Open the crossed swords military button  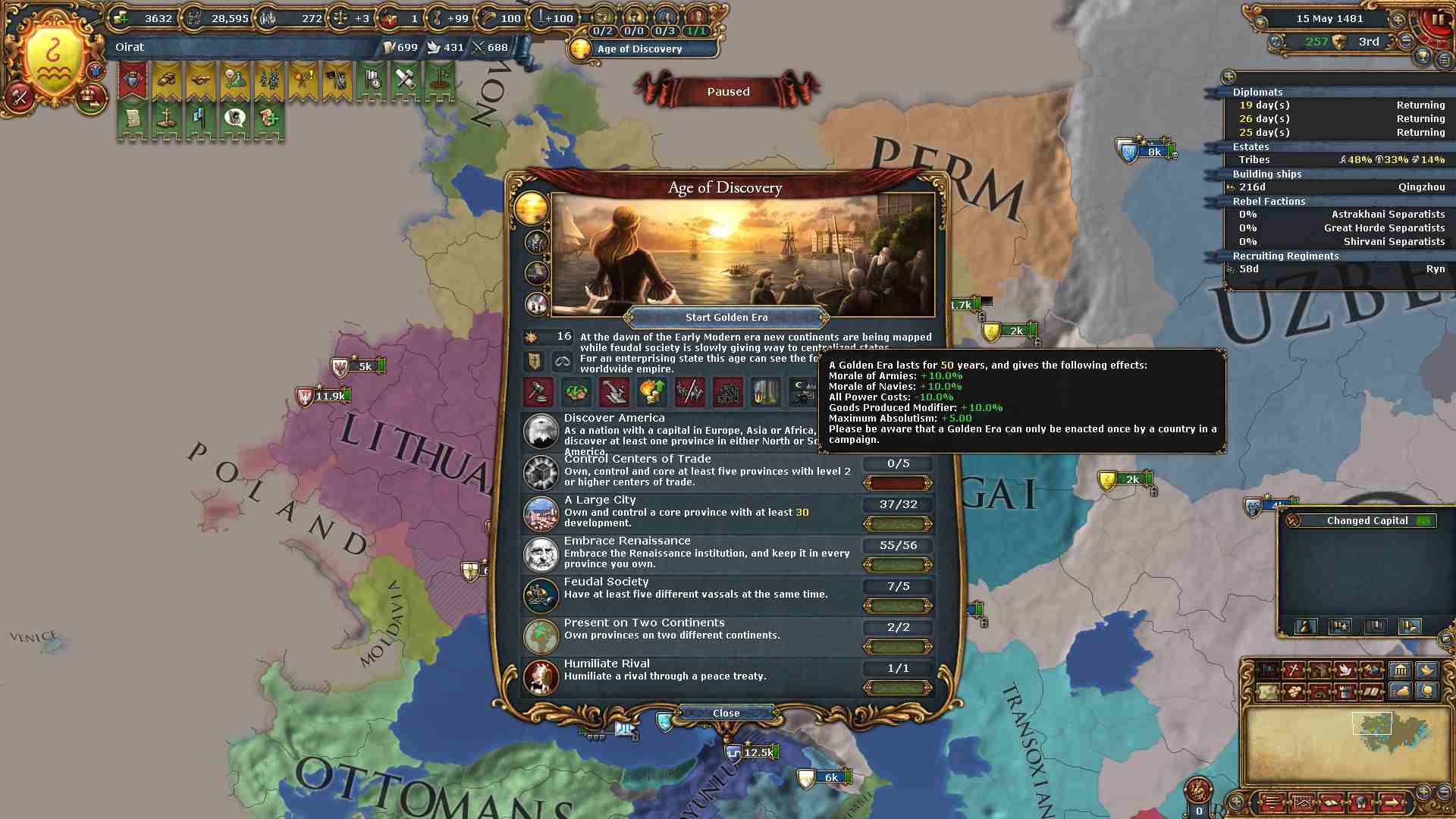point(20,97)
